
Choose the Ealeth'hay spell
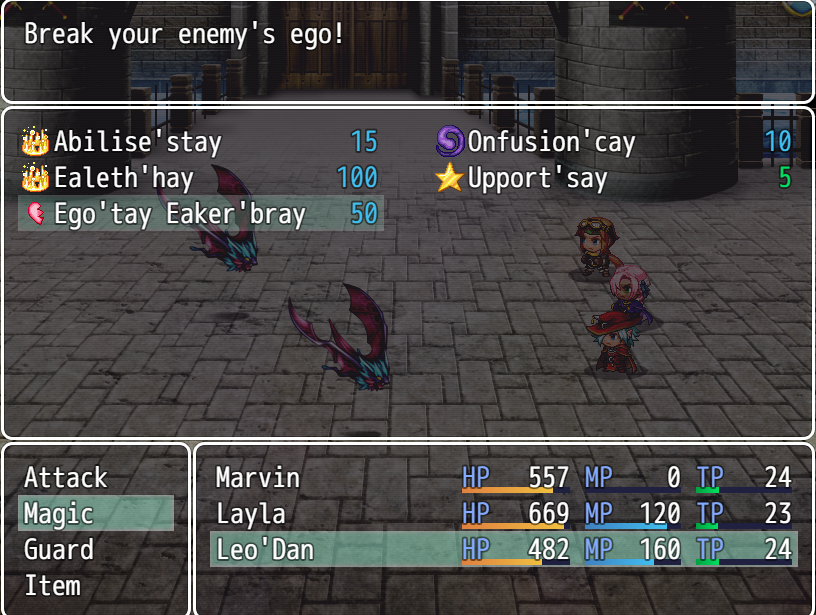200,178
